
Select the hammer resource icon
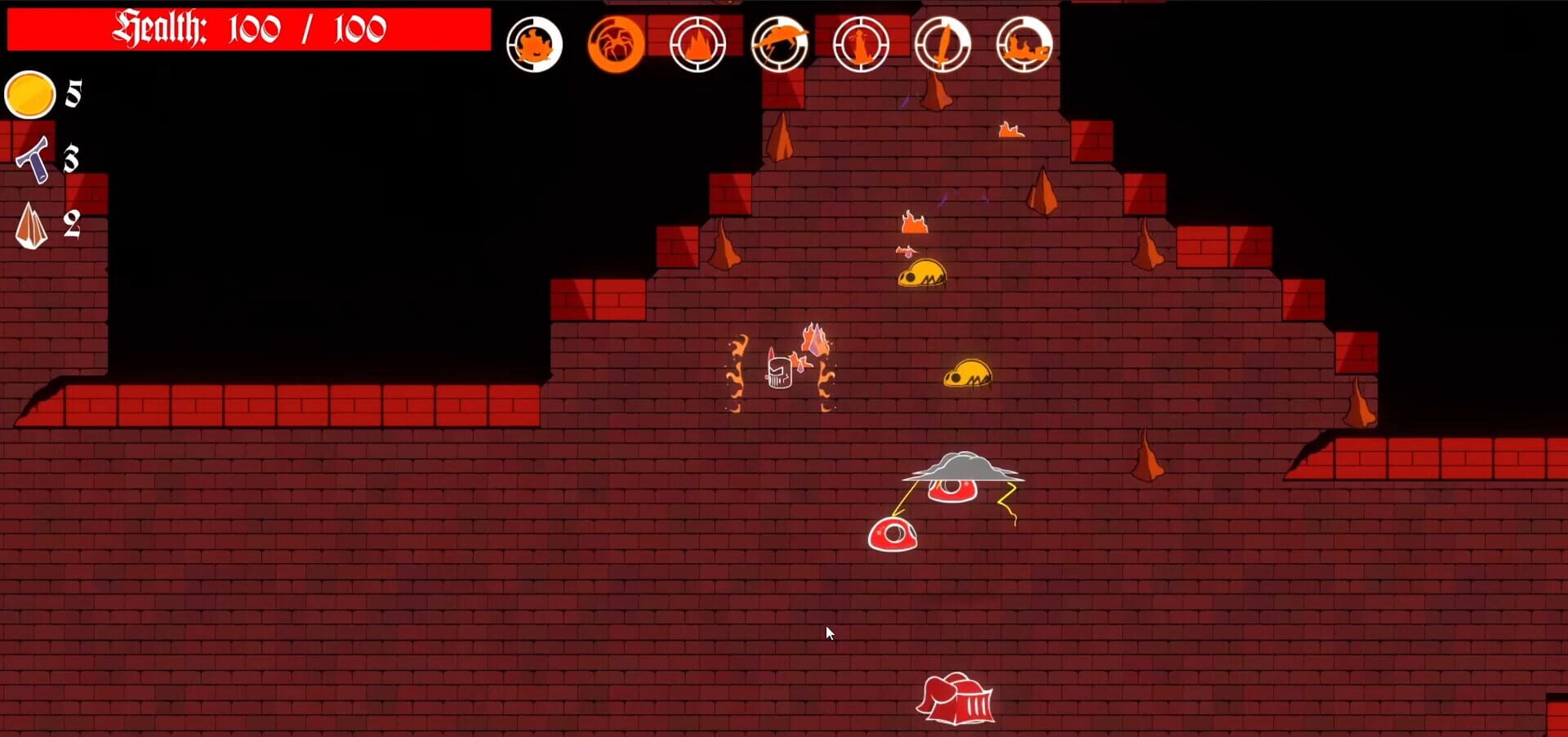[33, 160]
